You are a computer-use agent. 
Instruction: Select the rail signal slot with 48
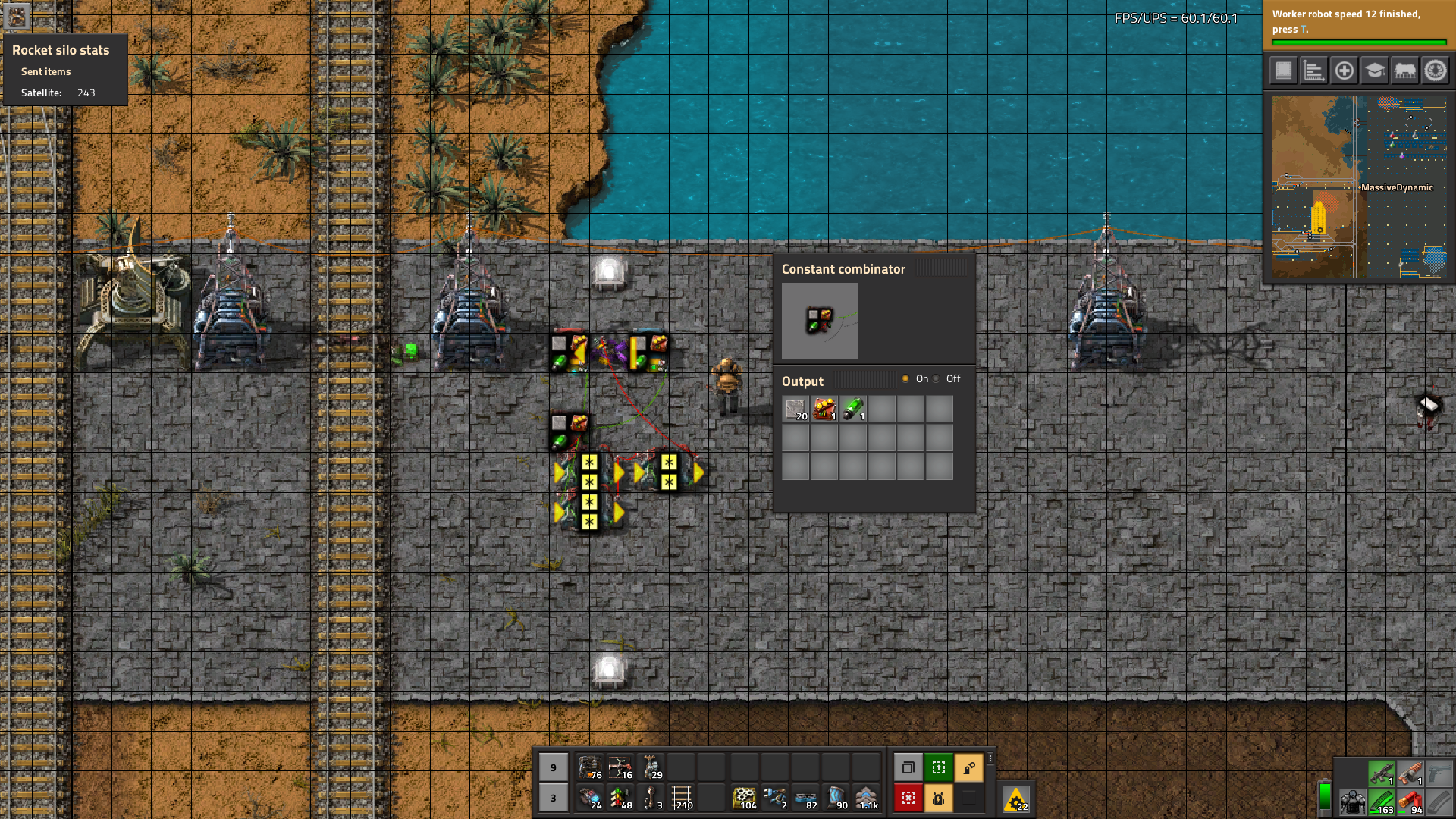coord(621,798)
